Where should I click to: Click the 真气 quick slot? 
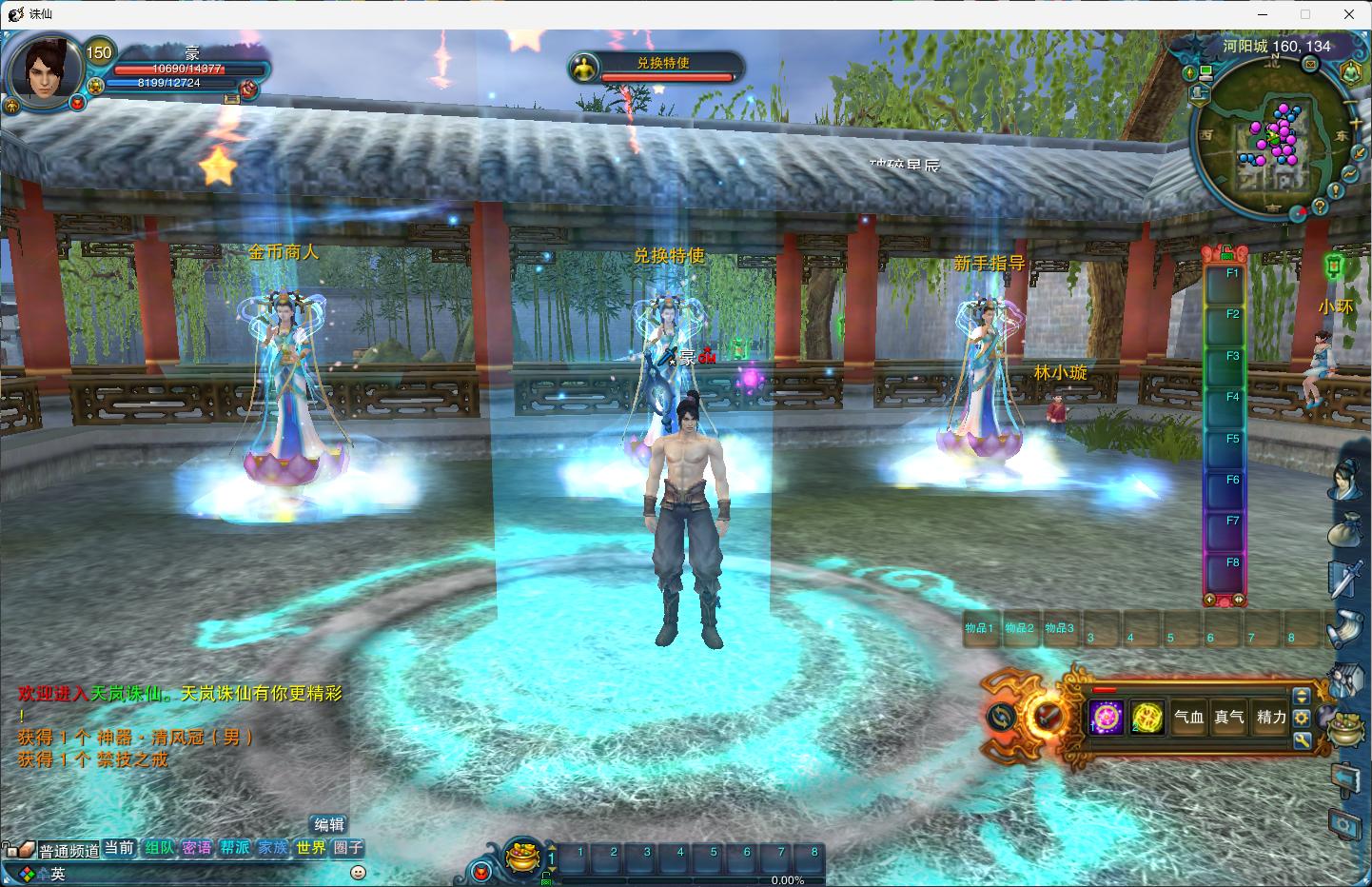coord(1229,717)
